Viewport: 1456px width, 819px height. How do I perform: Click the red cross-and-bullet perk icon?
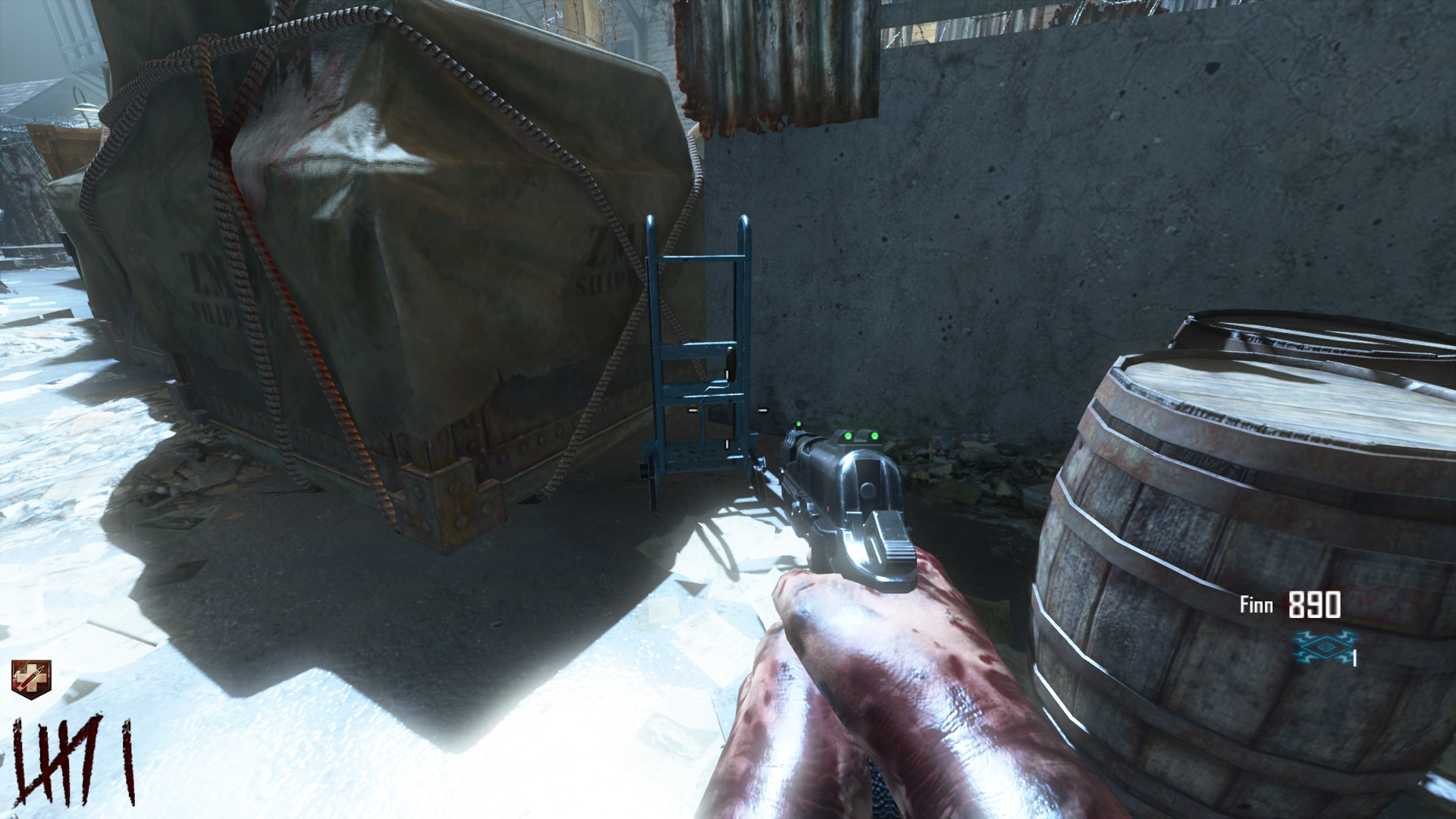click(x=31, y=678)
